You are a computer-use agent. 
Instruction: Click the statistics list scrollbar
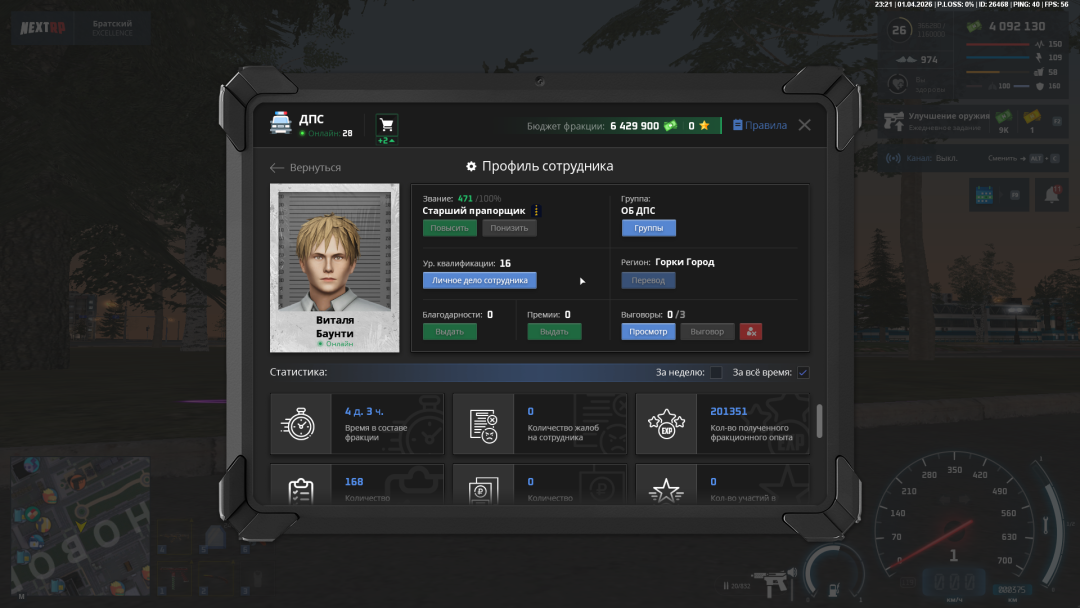(x=820, y=420)
